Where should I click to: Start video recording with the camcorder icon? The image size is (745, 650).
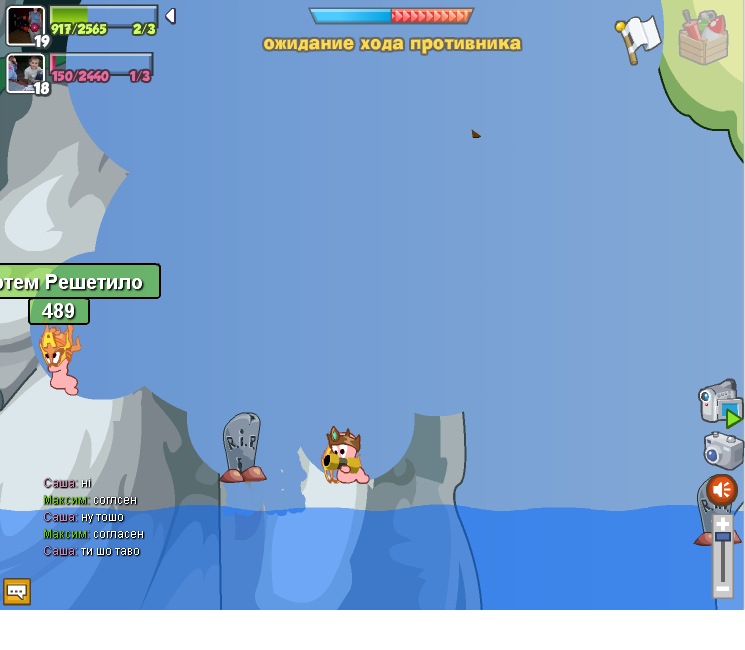719,402
